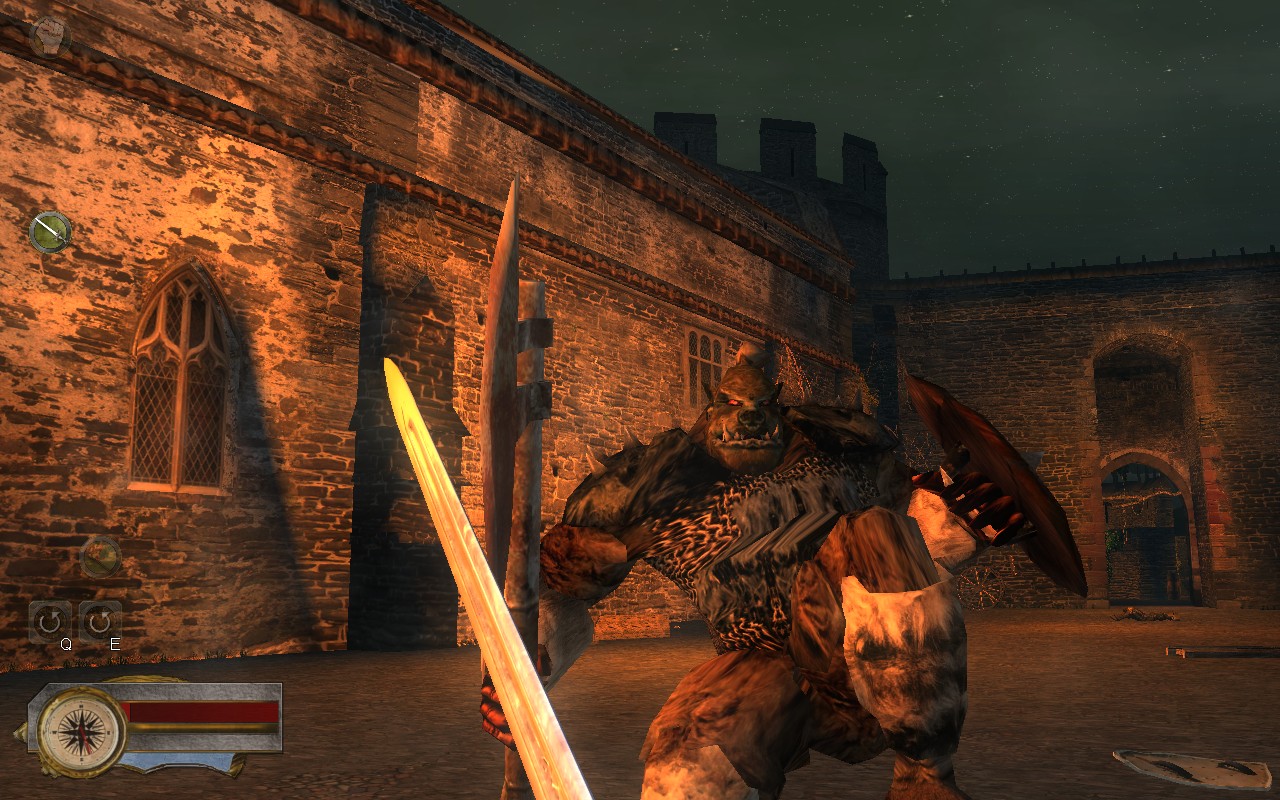The height and width of the screenshot is (800, 1280).
Task: Click the gold bar below the health bar
Action: (203, 728)
